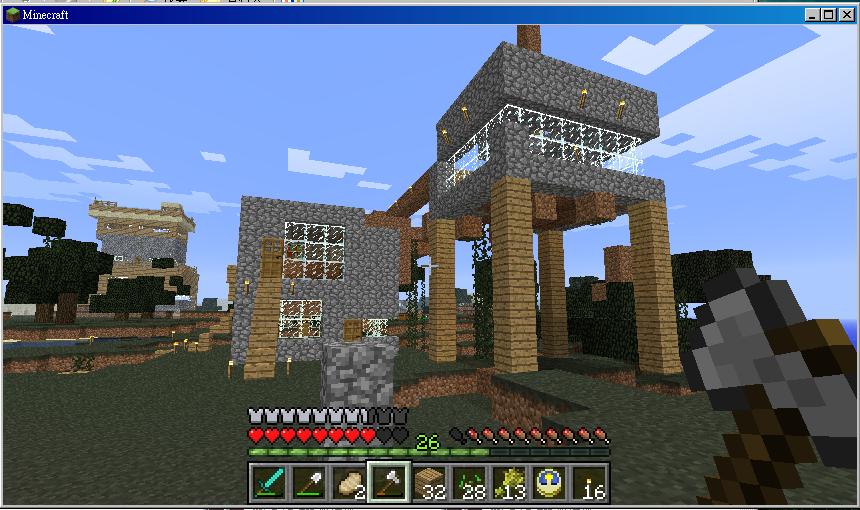Screen dimensions: 860x510
Task: Pick the wheat stack of 13
Action: (508, 483)
